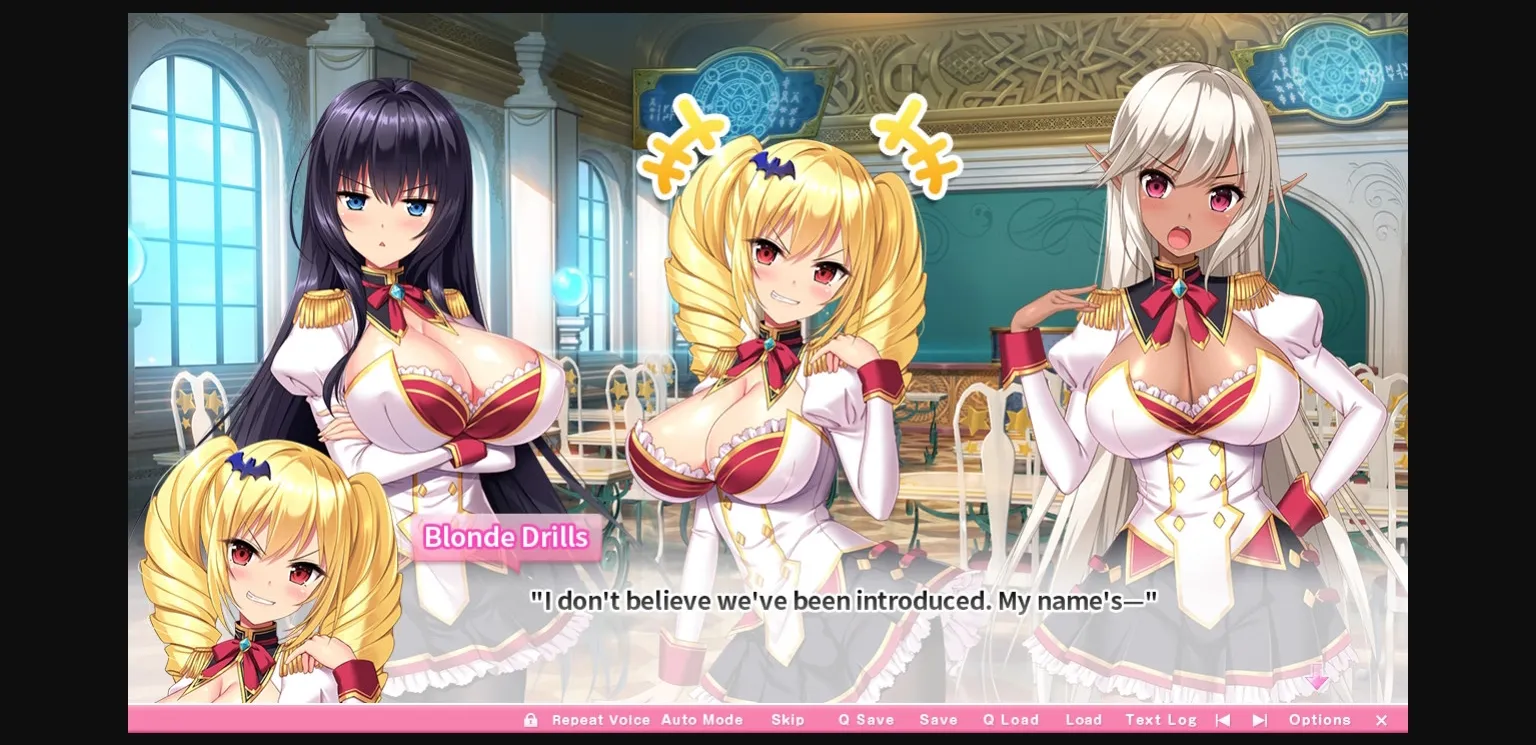Screen dimensions: 1536x745
Task: Click the Q Save button
Action: coord(865,719)
